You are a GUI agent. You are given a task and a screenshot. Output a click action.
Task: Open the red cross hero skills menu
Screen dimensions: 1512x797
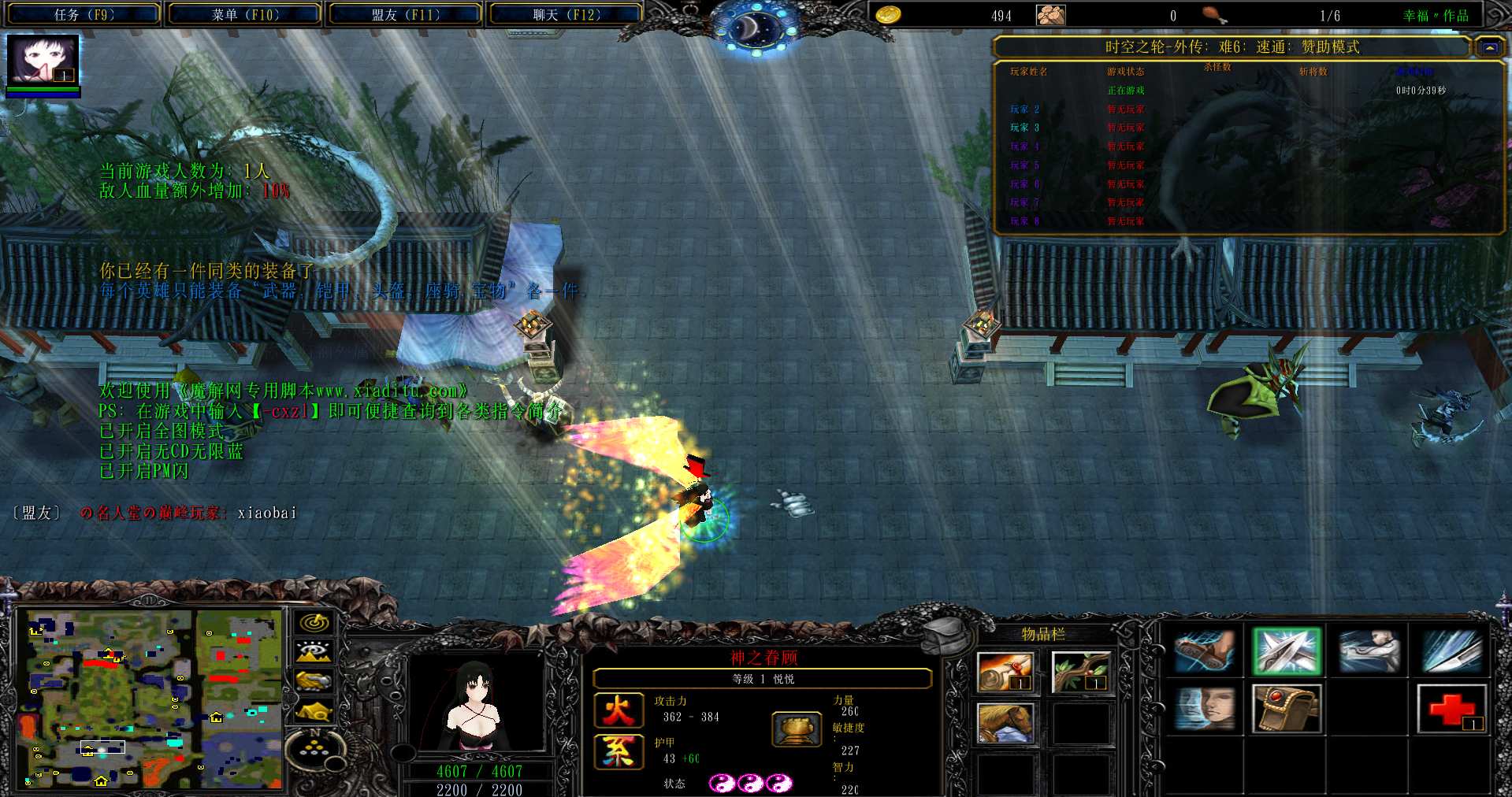pyautogui.click(x=1451, y=709)
